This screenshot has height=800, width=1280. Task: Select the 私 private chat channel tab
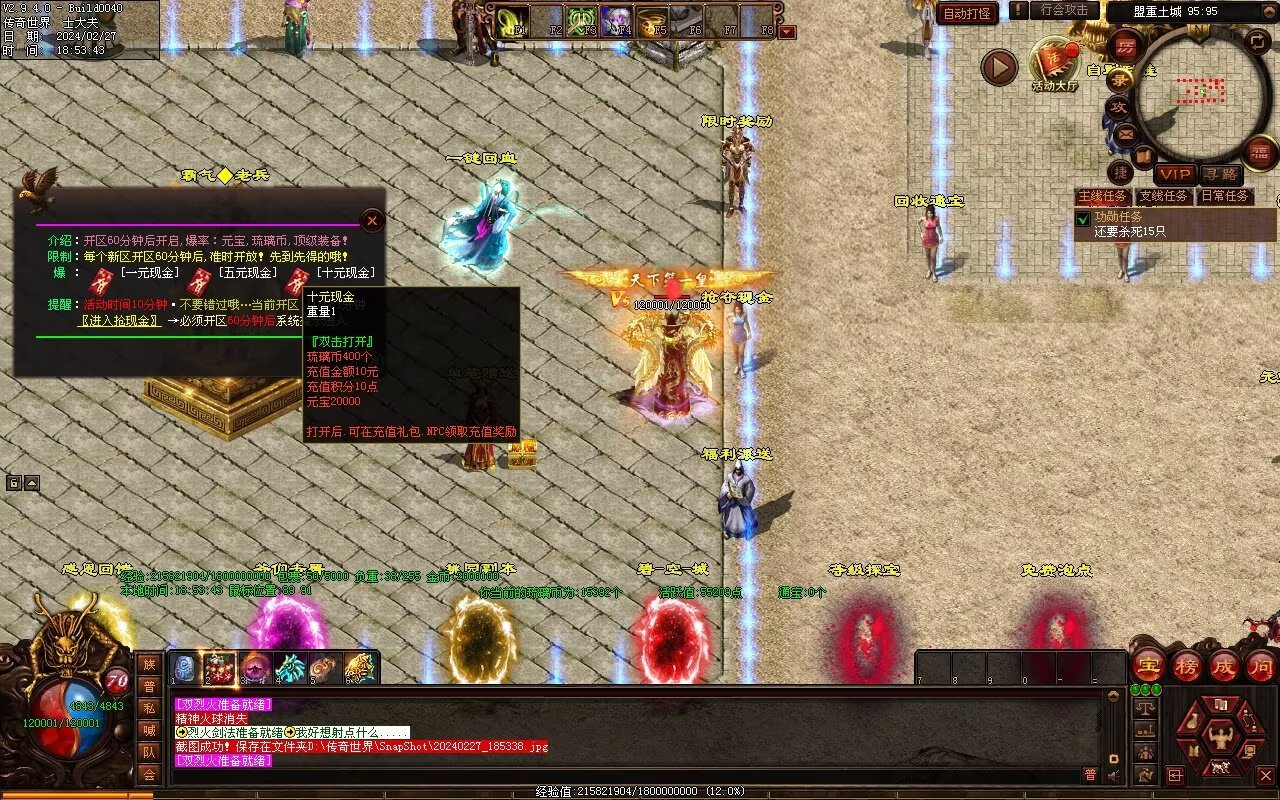[x=148, y=708]
